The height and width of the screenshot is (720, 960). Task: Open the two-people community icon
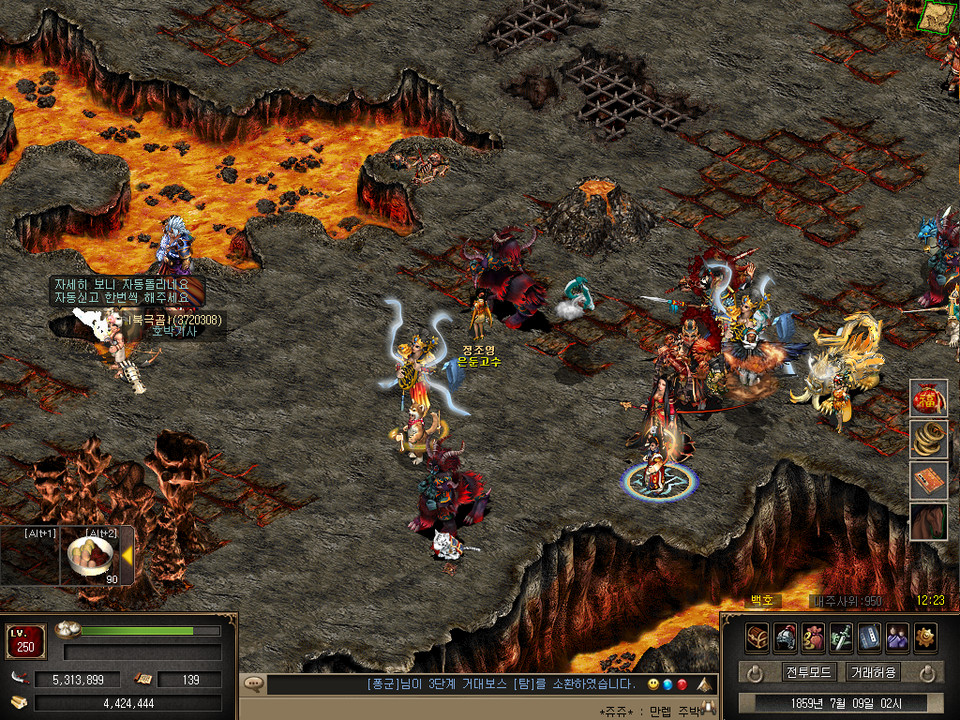point(897,636)
